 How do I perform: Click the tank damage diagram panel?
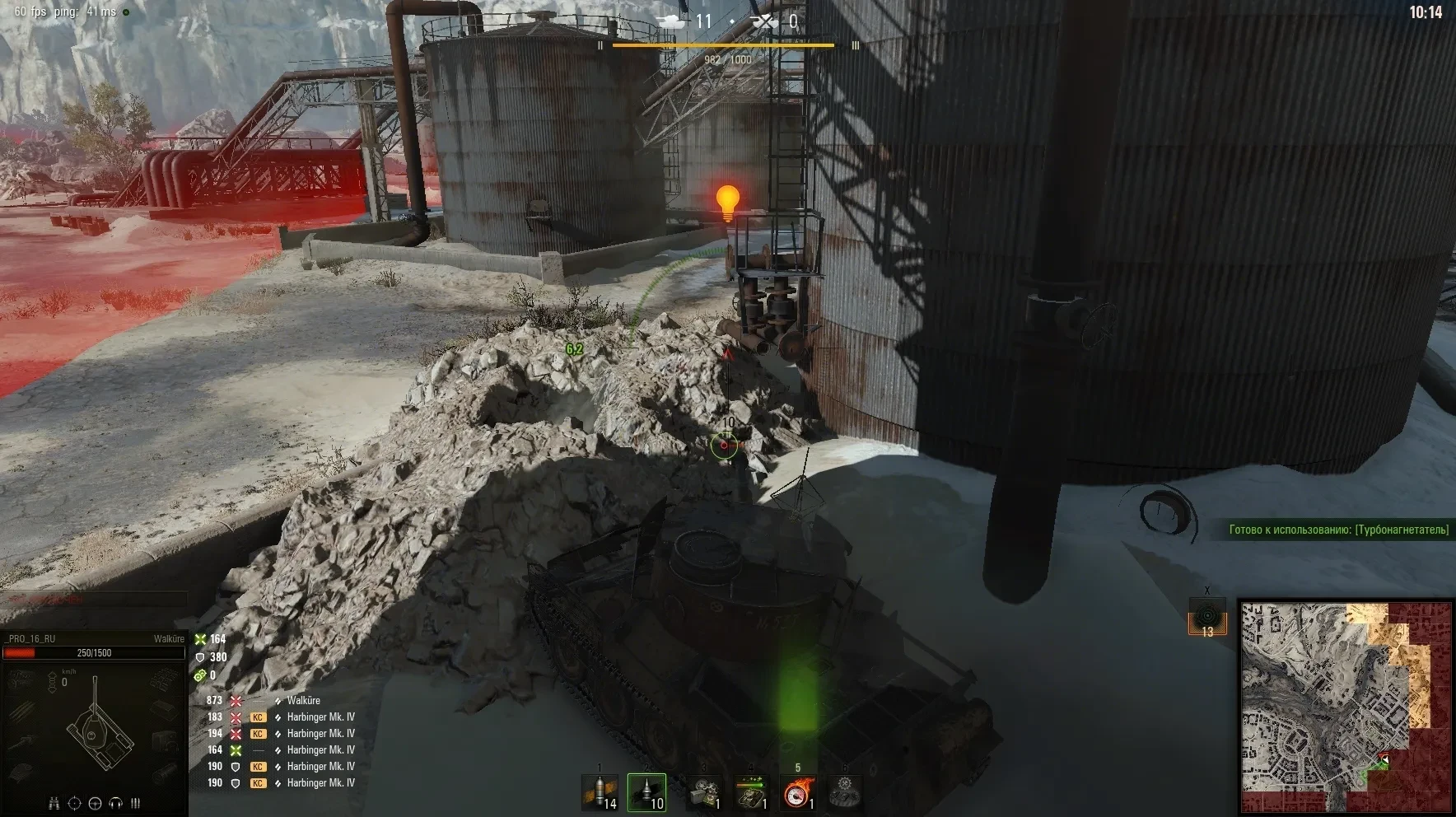[x=94, y=726]
